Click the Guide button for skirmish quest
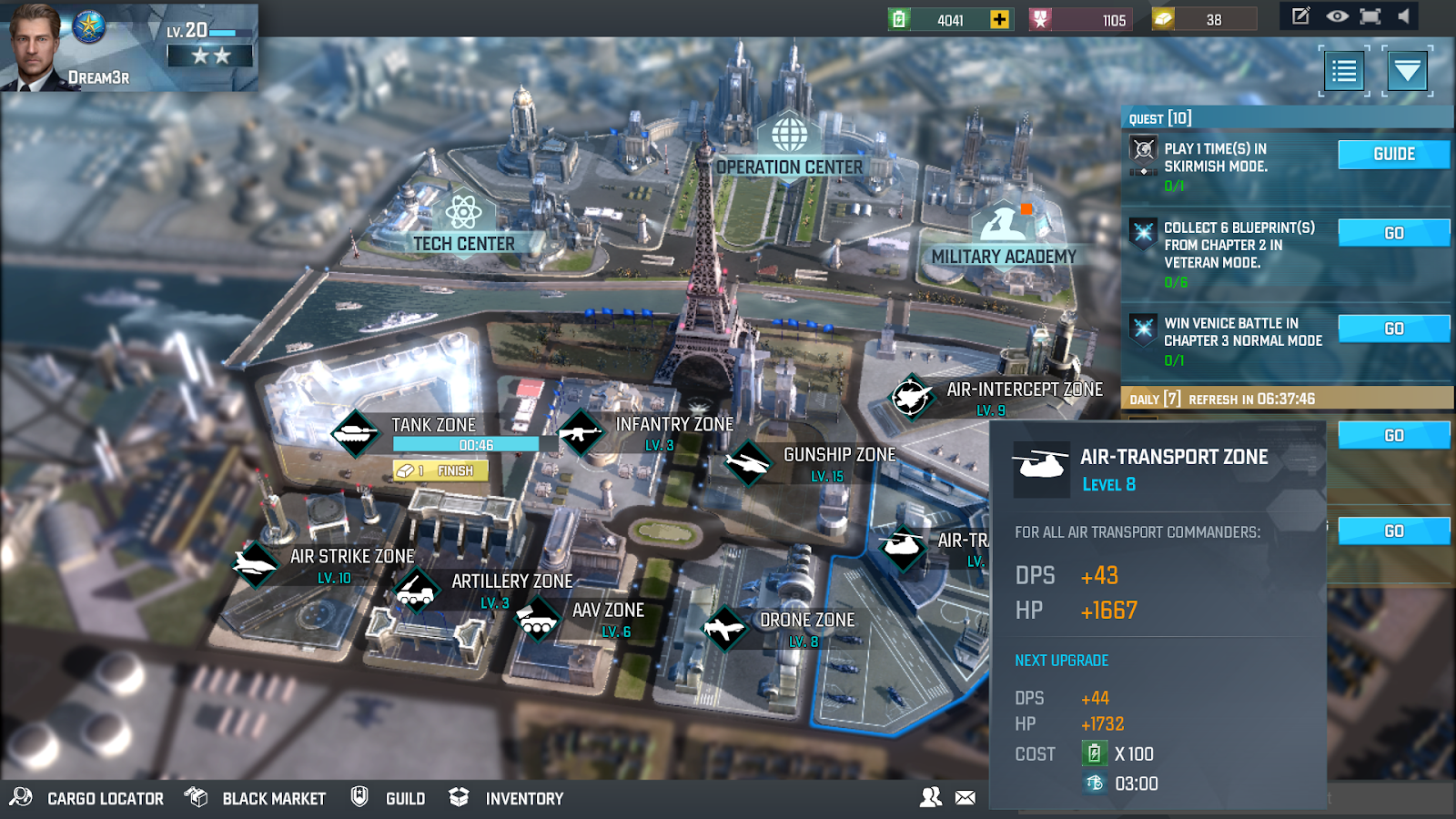Screen dimensions: 1456x819 click(x=1393, y=155)
